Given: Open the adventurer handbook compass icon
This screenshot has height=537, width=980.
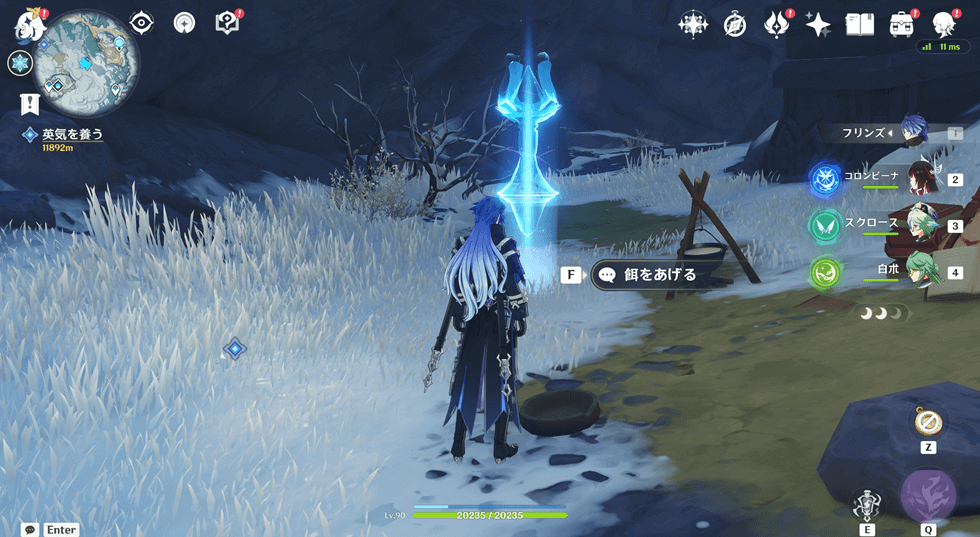Looking at the screenshot, I should click(x=735, y=25).
